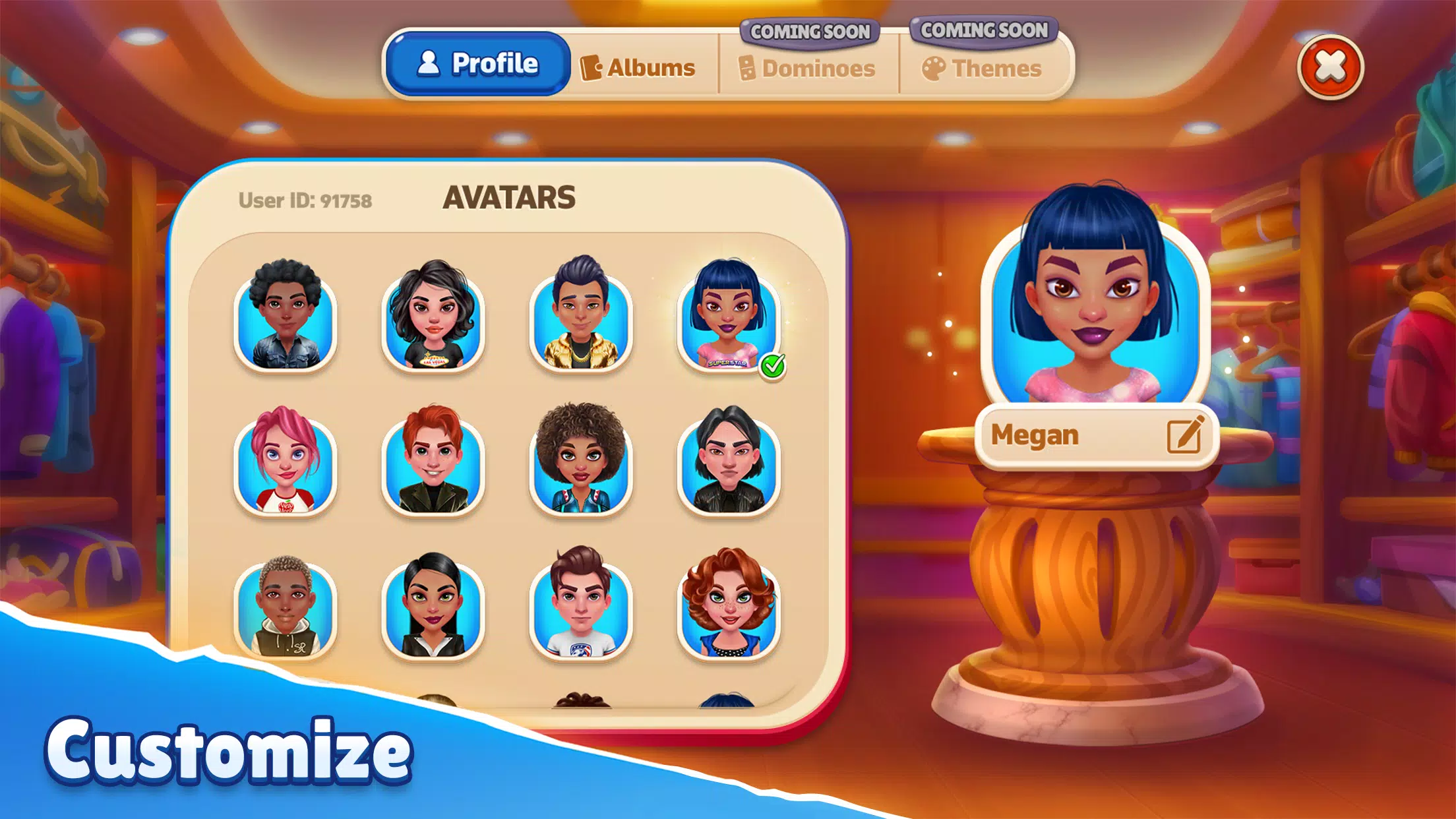
Task: Select the Dominoes tab
Action: pyautogui.click(x=807, y=69)
